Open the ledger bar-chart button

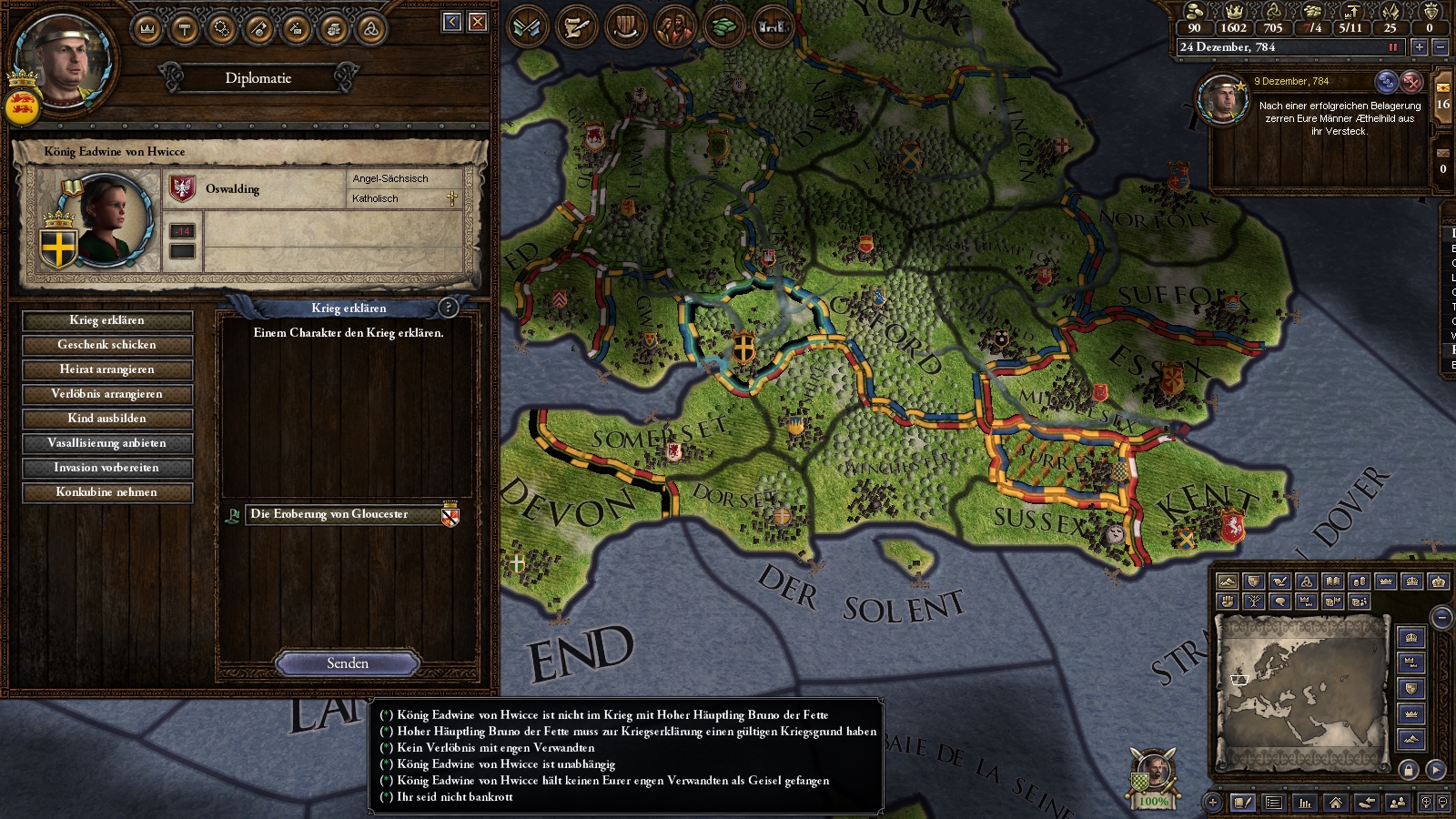pos(1305,803)
